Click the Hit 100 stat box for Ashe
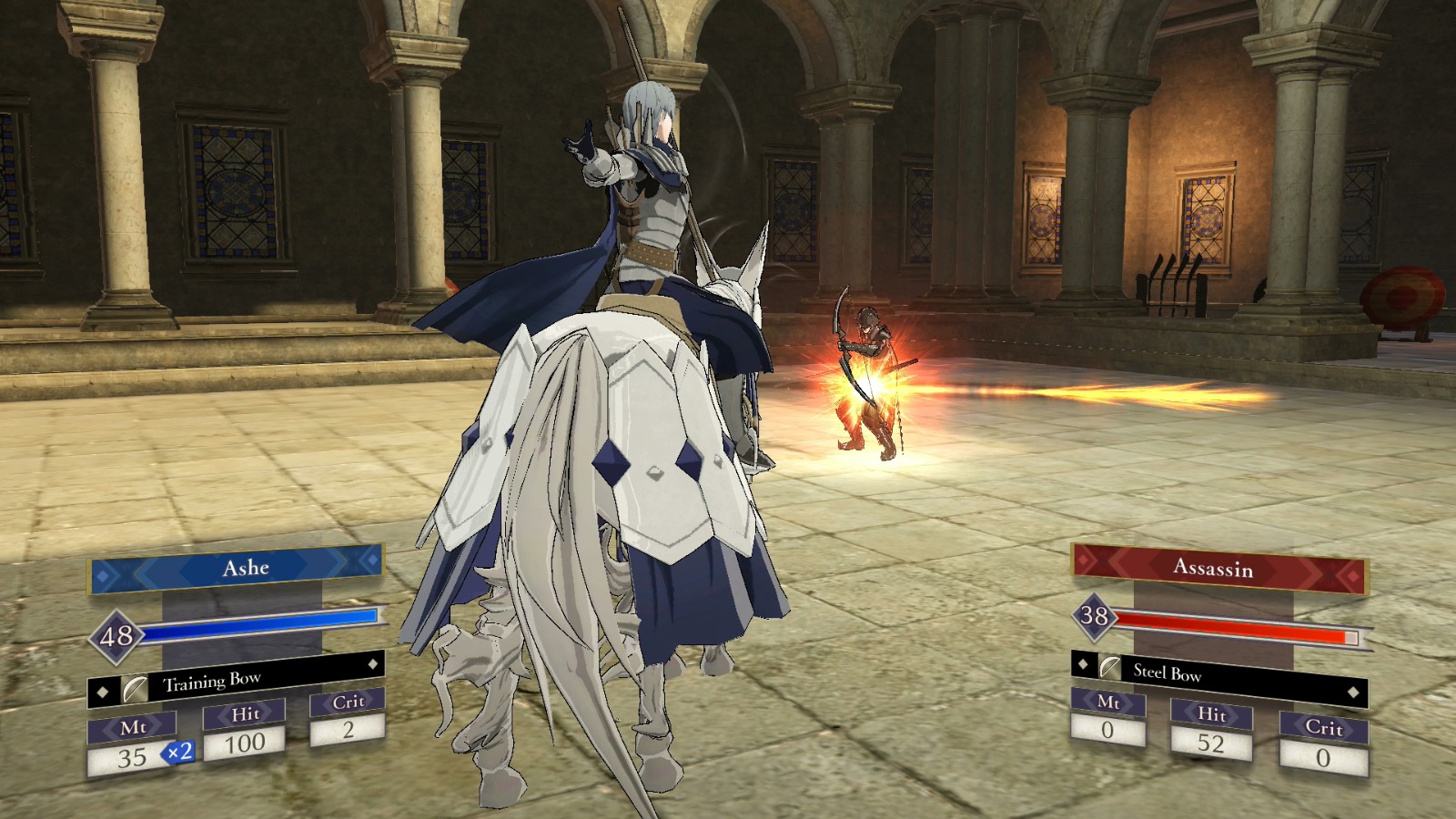The height and width of the screenshot is (819, 1456). pos(246,742)
